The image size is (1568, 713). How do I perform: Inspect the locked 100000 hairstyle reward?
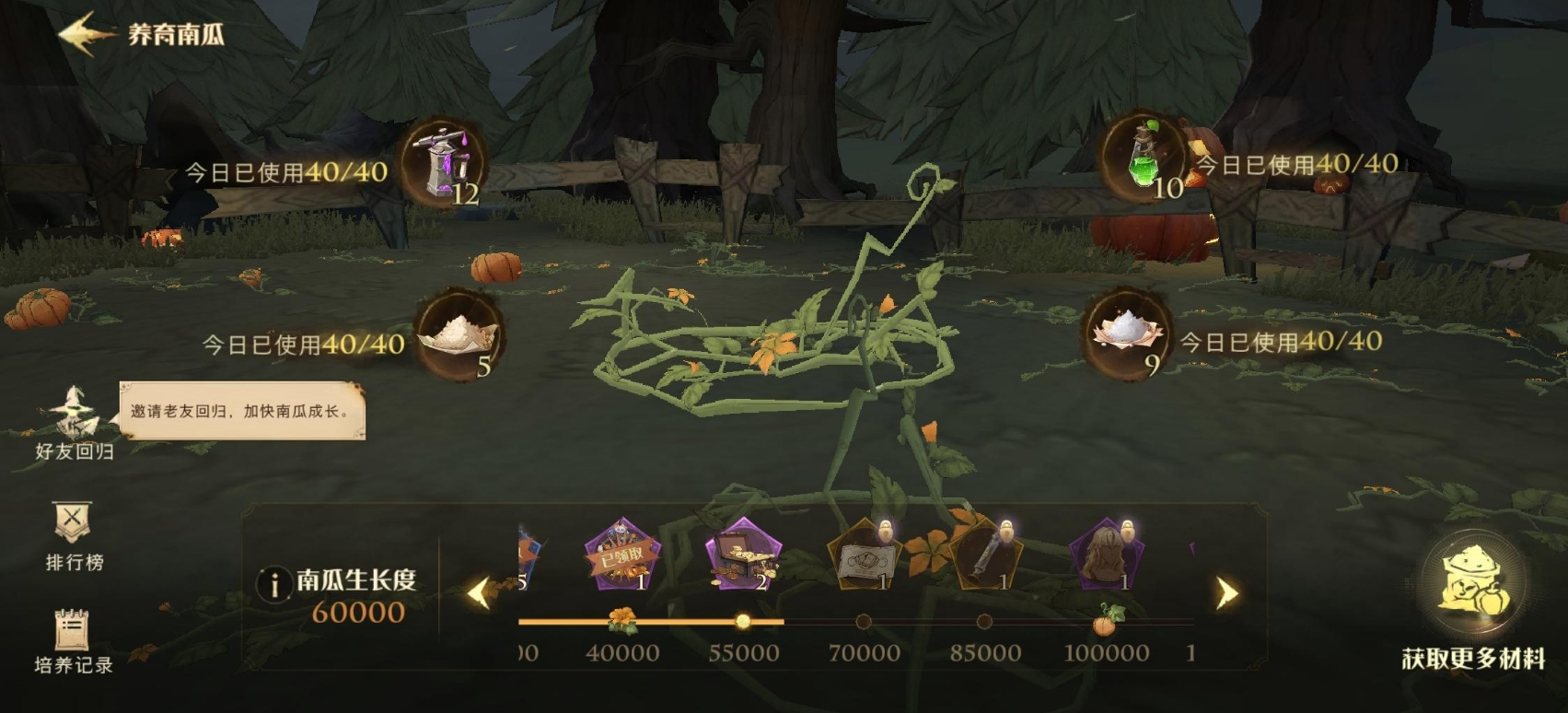pos(1106,555)
